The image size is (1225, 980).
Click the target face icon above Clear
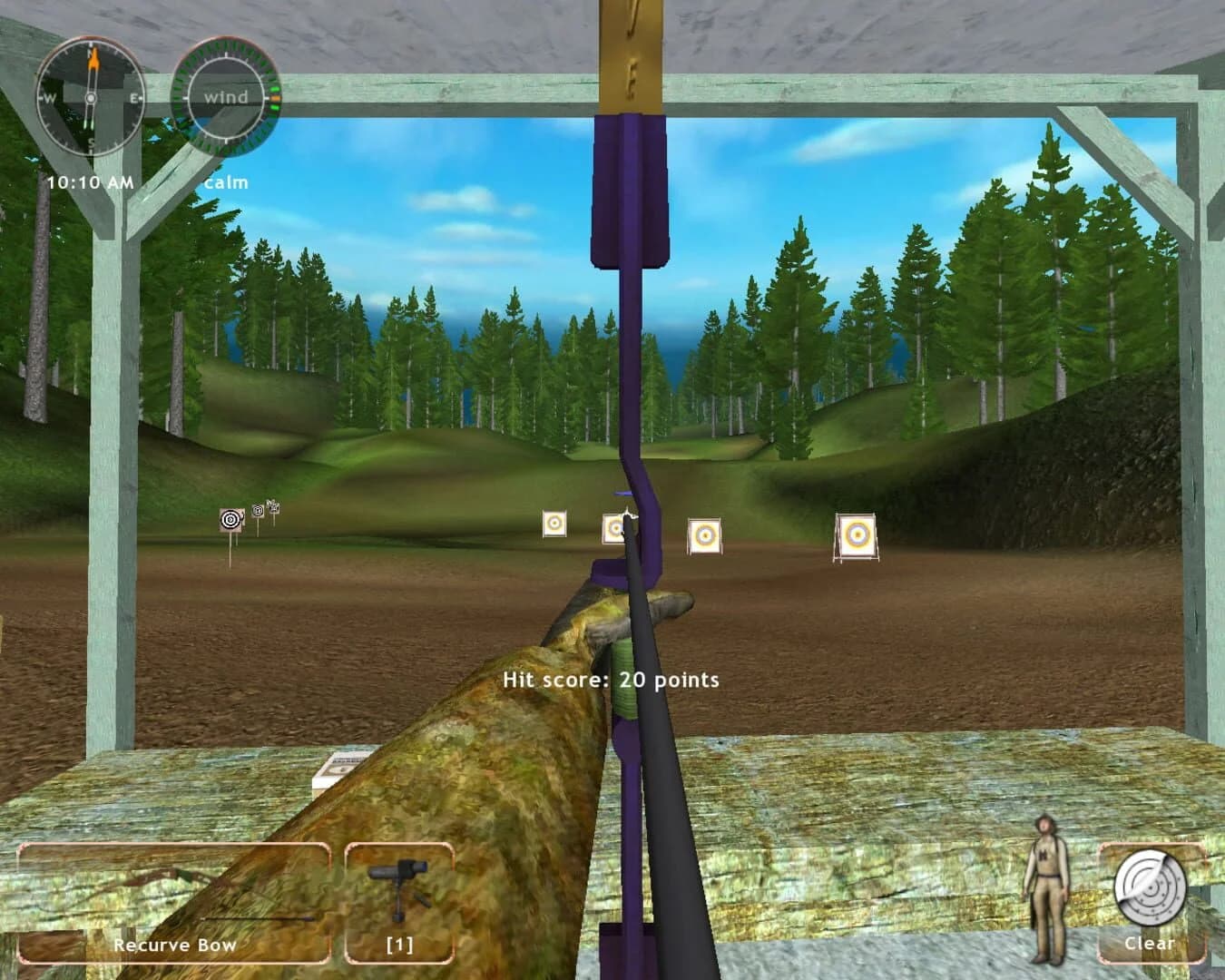pos(1149,887)
